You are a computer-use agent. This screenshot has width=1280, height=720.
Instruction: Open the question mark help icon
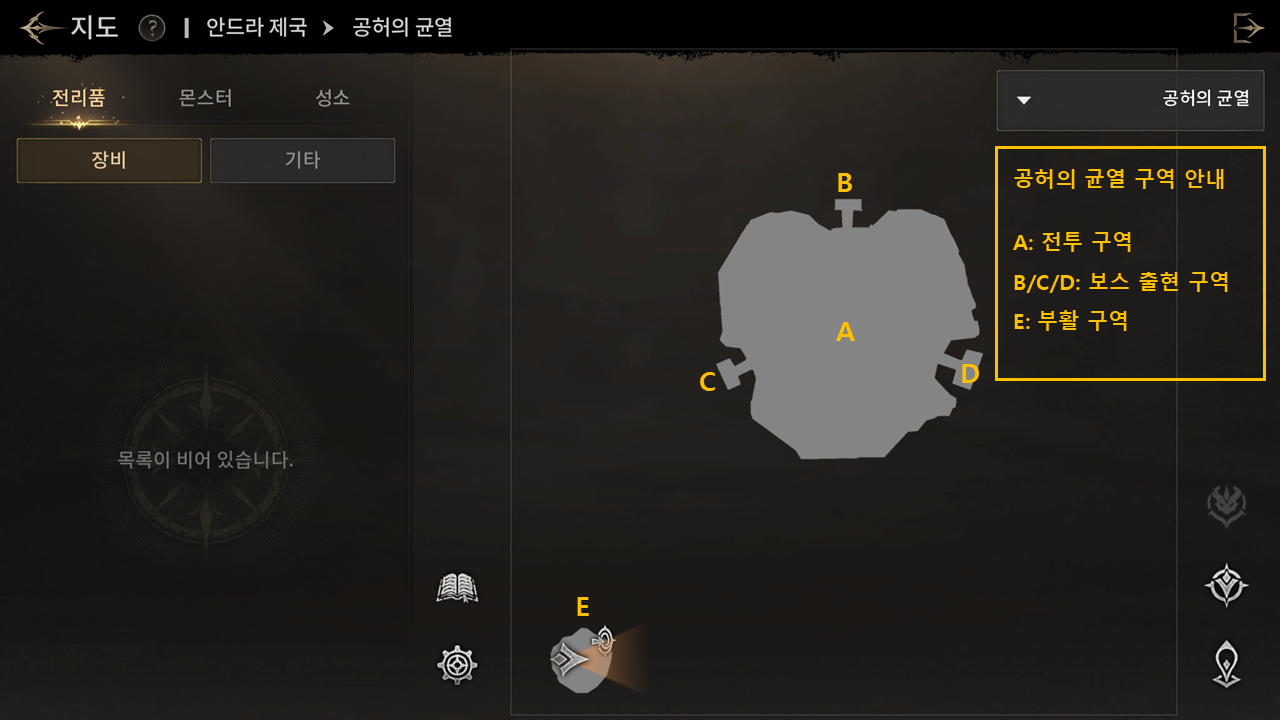tap(152, 27)
